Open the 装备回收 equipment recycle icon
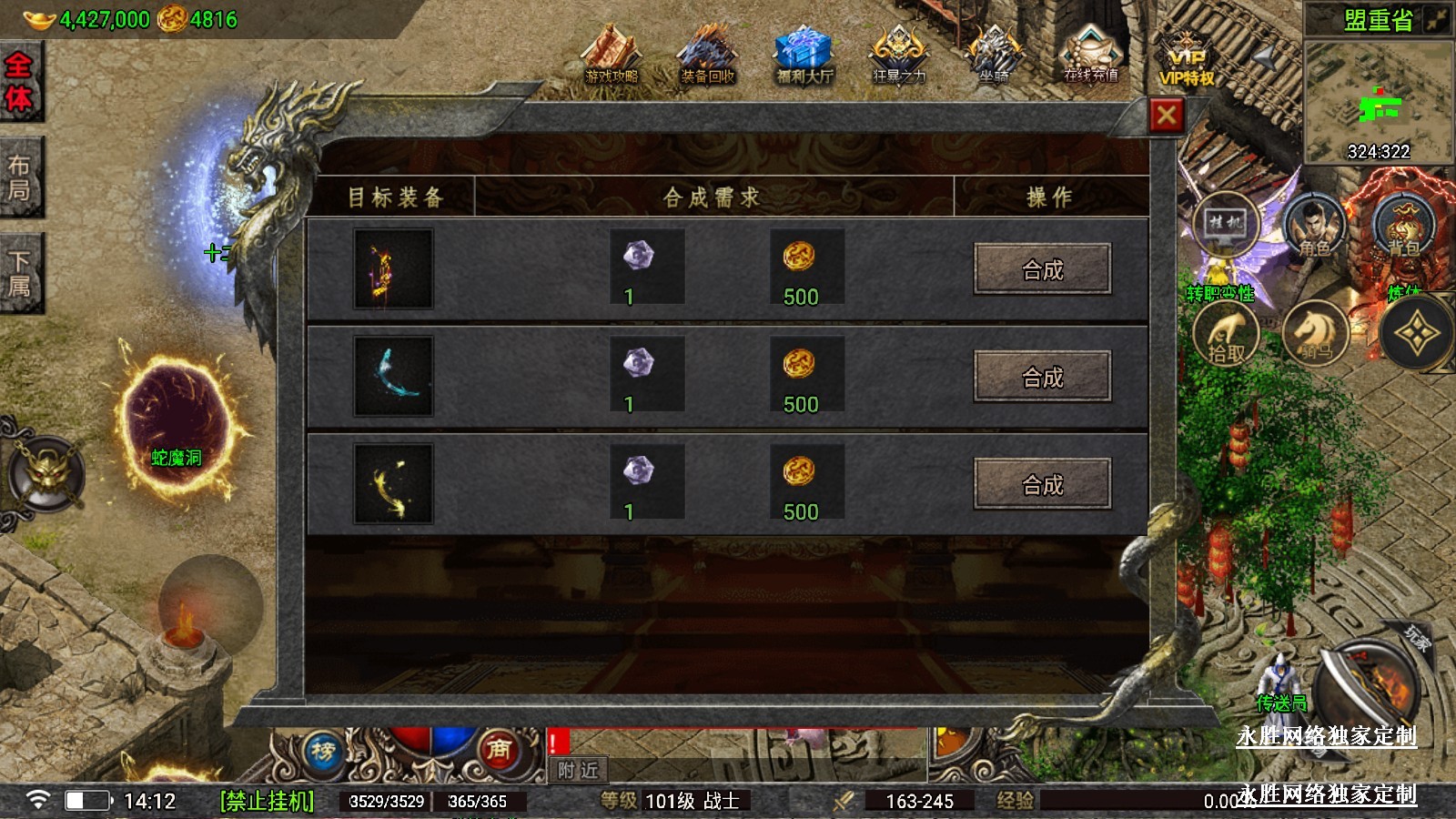The width and height of the screenshot is (1456, 819). point(707,56)
